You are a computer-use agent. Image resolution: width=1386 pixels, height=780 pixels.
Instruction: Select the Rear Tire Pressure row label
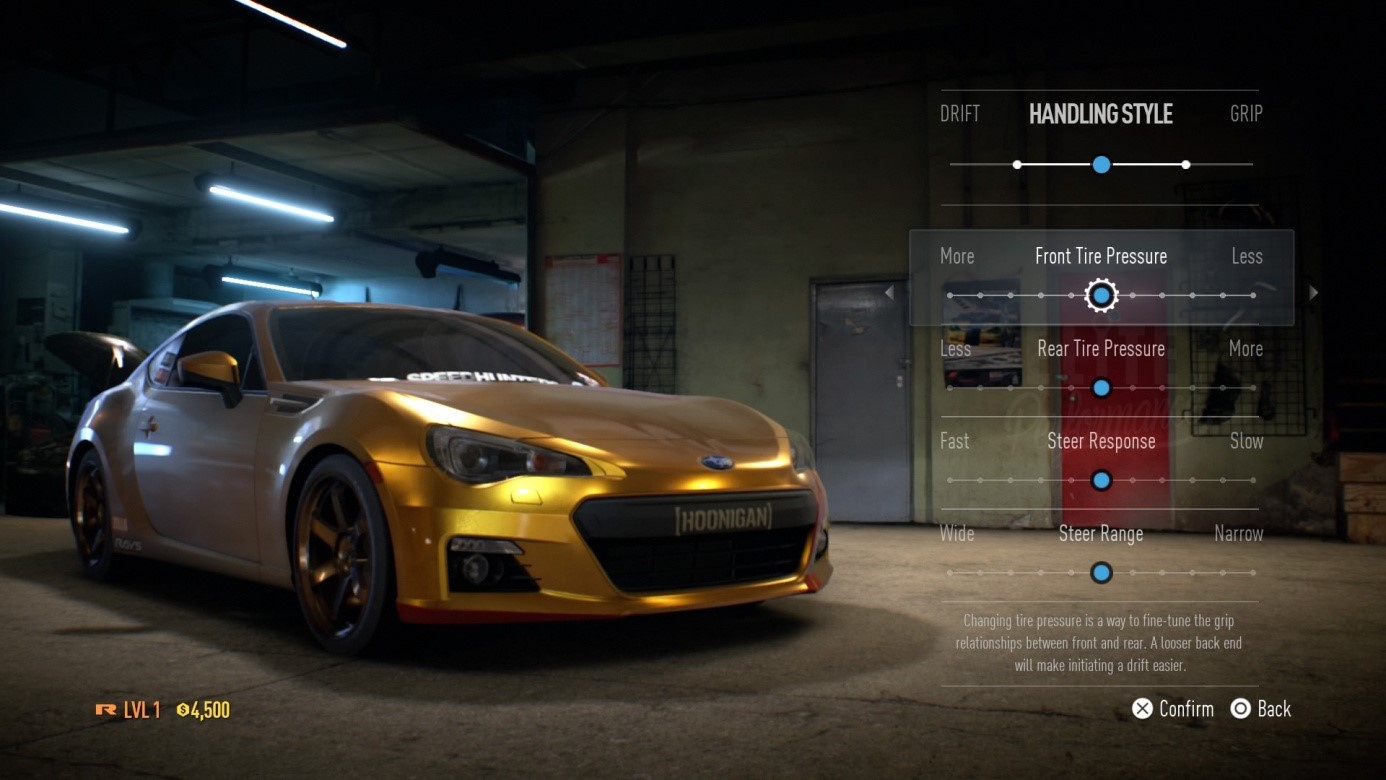(x=1101, y=349)
